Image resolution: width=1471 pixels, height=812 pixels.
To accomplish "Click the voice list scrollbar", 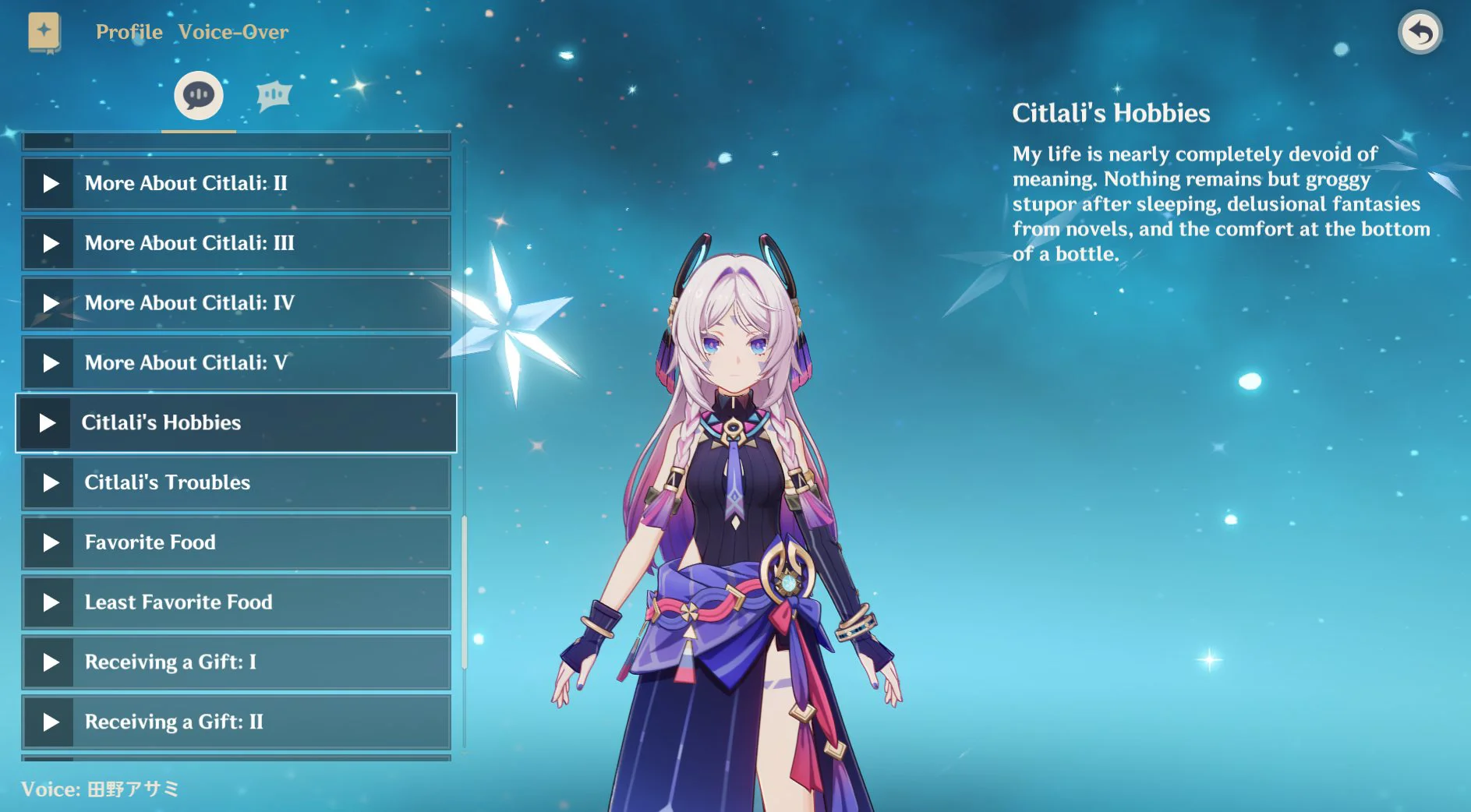I will tap(465, 592).
